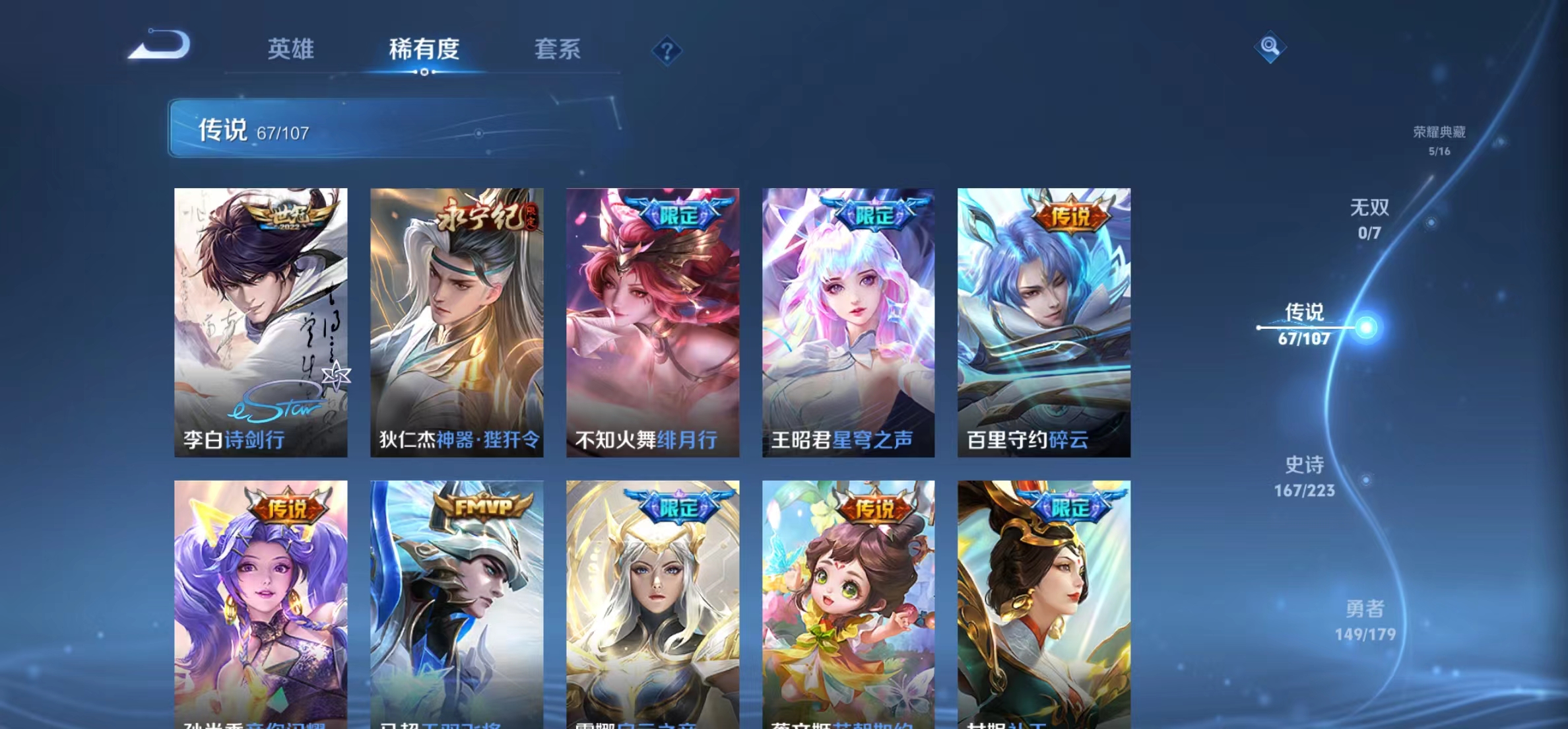Image resolution: width=1568 pixels, height=729 pixels.
Task: Open the help icon next to tabs
Action: point(668,51)
